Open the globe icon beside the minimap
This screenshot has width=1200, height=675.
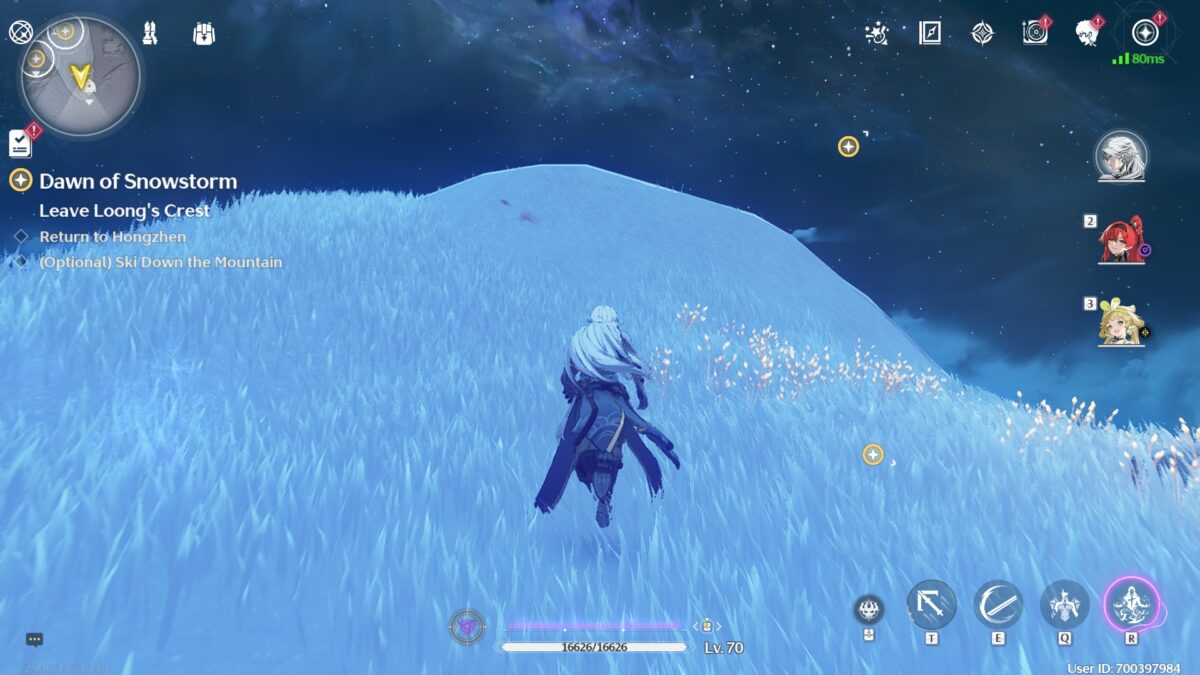coord(20,31)
